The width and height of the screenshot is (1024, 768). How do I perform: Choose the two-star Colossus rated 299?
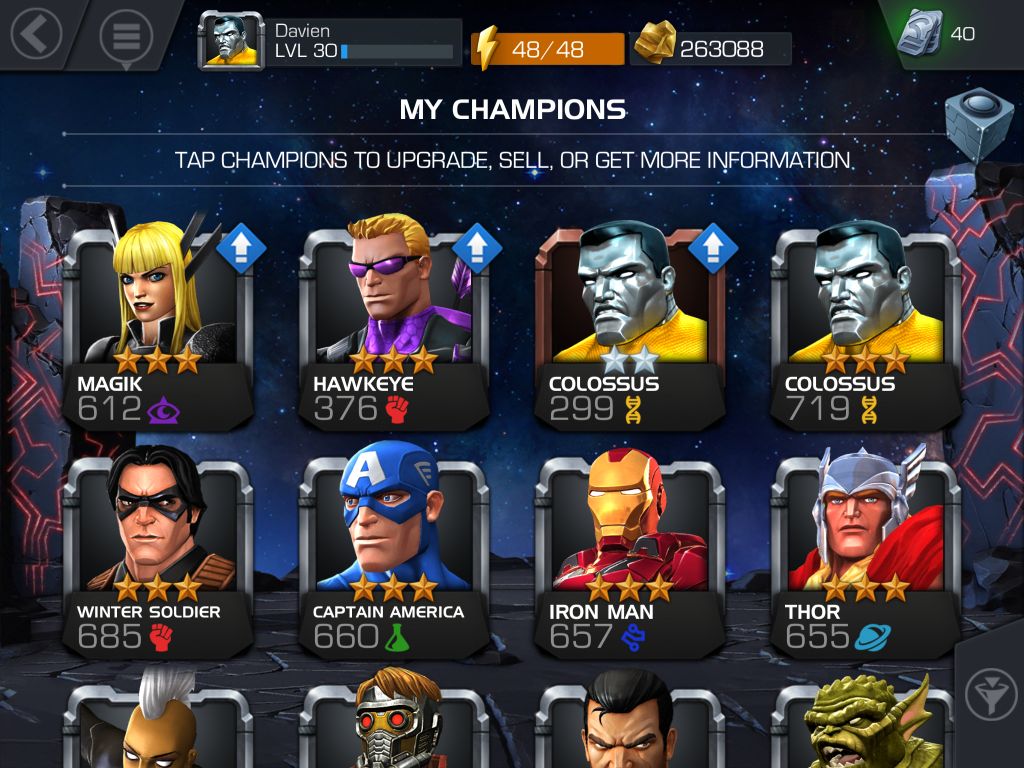[x=629, y=320]
